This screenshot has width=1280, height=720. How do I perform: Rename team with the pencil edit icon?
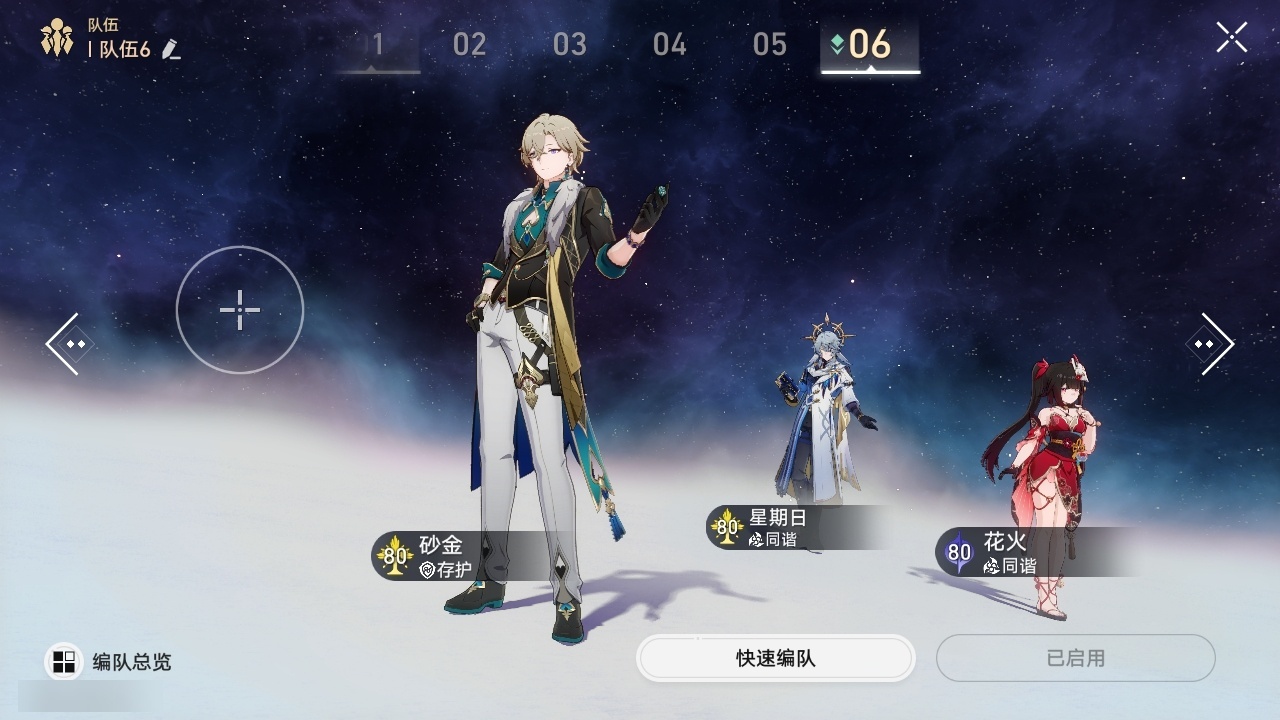[x=171, y=49]
